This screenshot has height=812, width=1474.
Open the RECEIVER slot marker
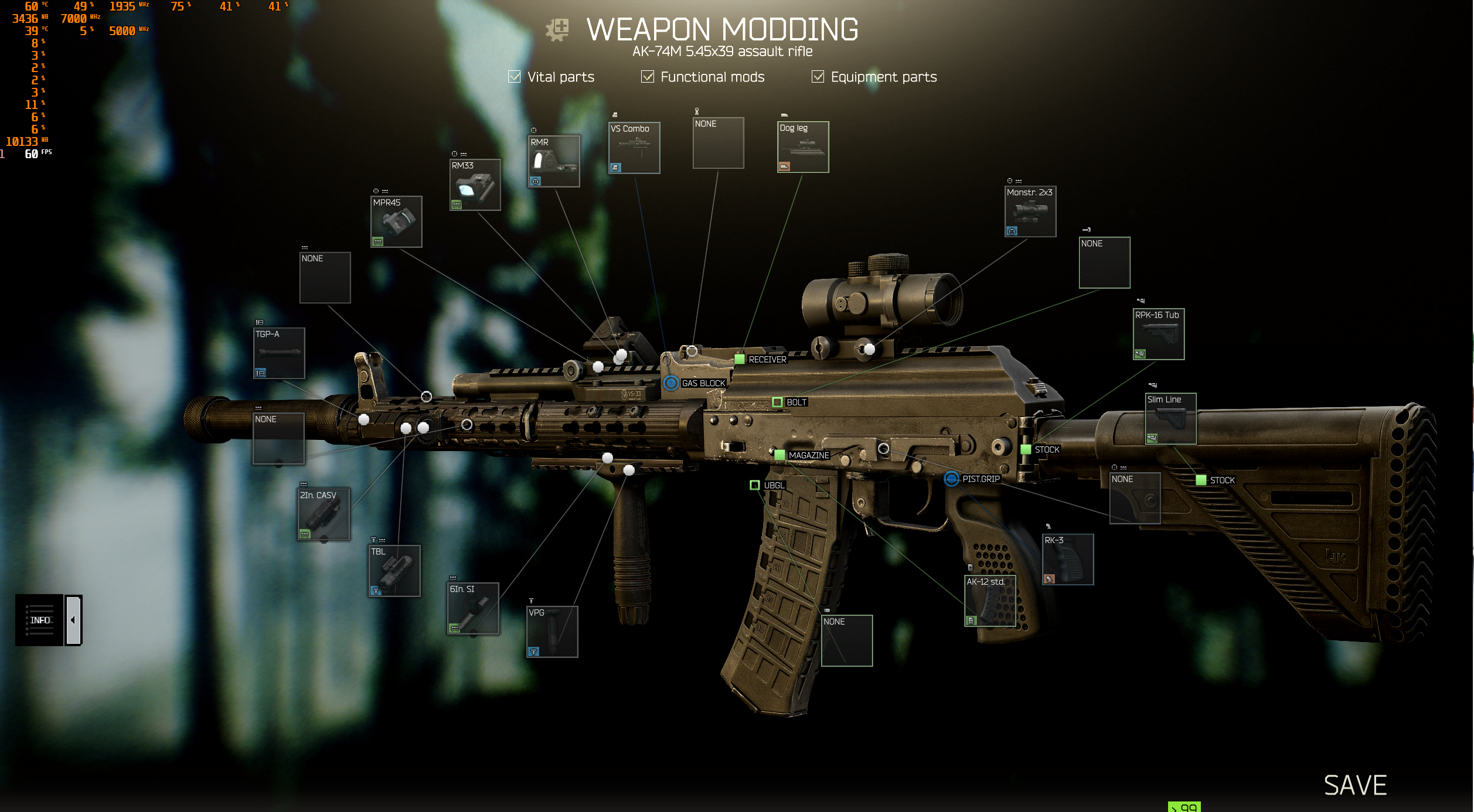click(x=740, y=359)
